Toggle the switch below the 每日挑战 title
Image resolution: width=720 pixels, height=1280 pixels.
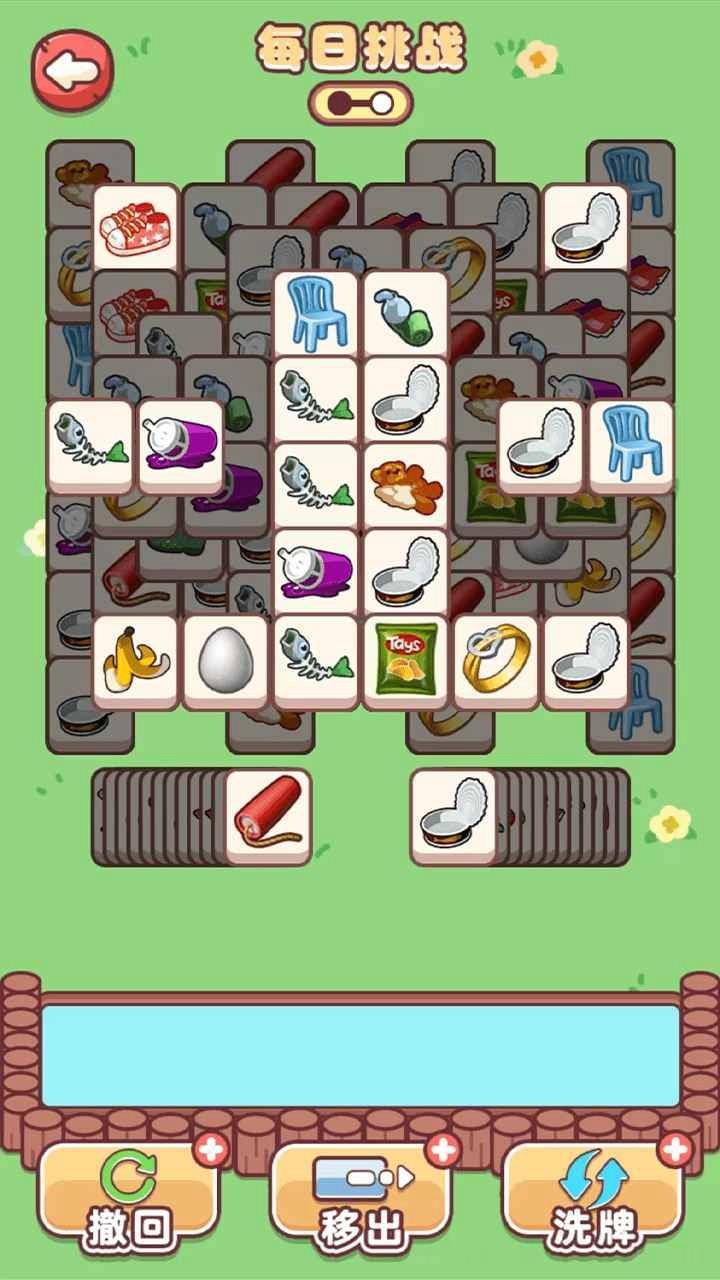(x=360, y=103)
